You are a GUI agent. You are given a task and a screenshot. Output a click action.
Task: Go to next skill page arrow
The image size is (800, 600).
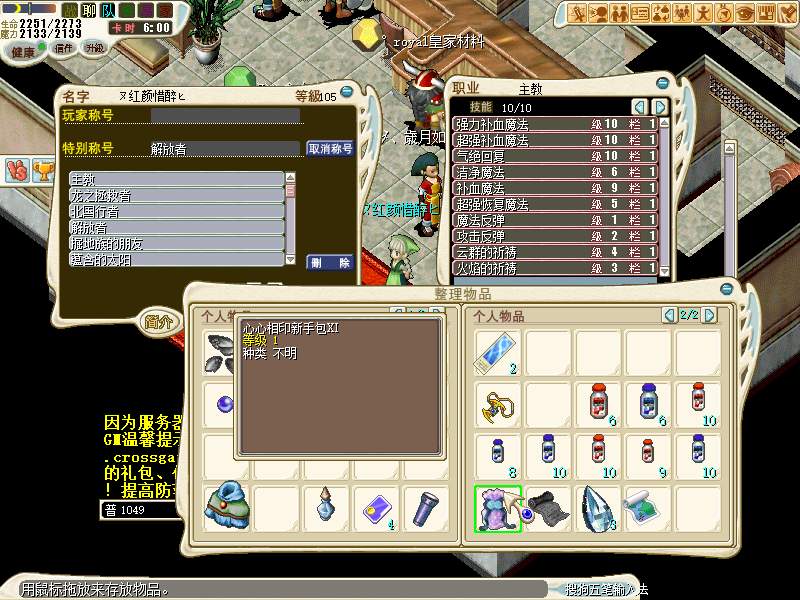point(660,107)
